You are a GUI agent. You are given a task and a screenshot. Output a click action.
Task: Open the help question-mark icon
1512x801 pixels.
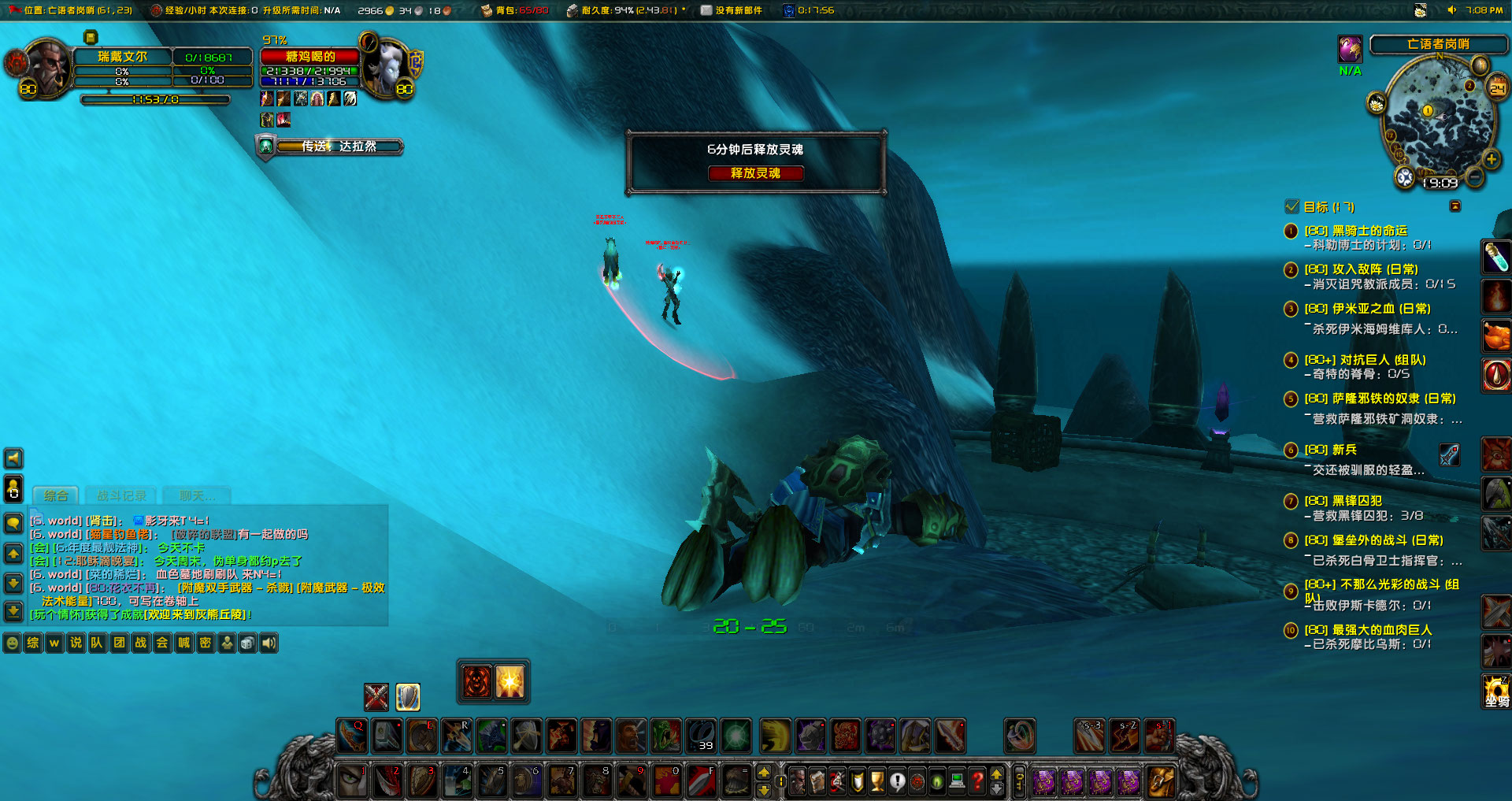pyautogui.click(x=976, y=781)
